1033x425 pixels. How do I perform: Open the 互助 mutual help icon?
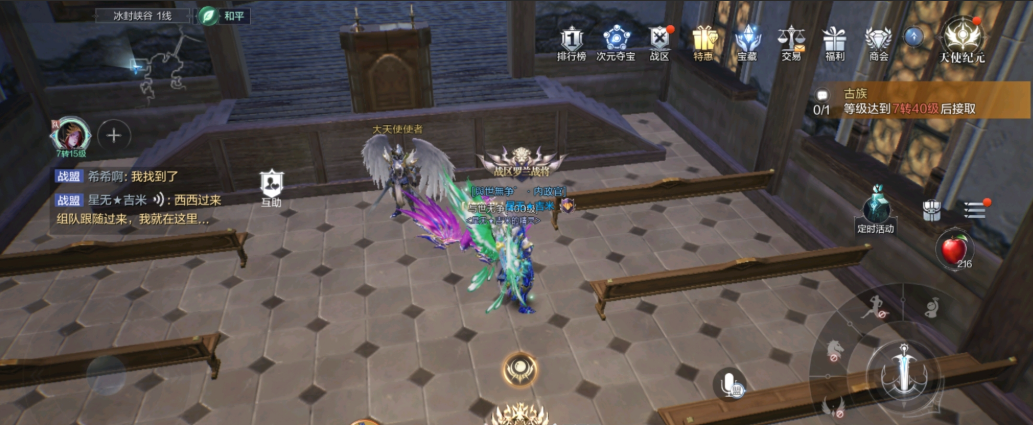tap(271, 186)
